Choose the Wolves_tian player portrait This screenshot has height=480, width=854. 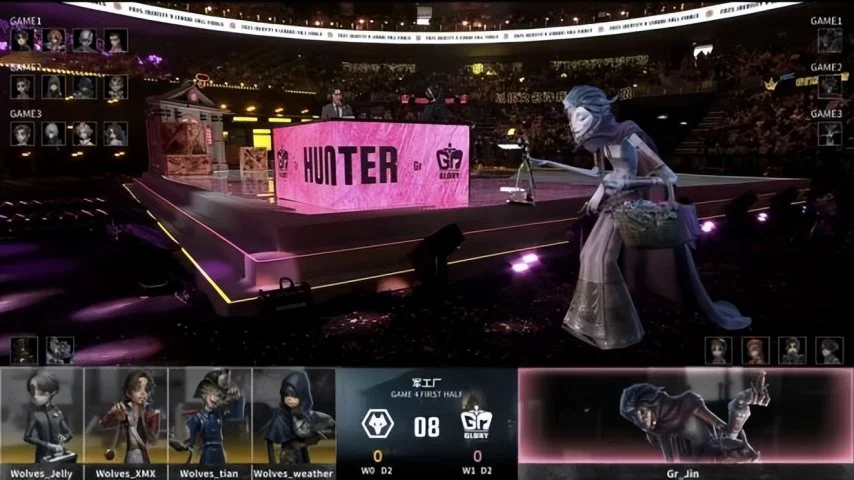pos(210,418)
